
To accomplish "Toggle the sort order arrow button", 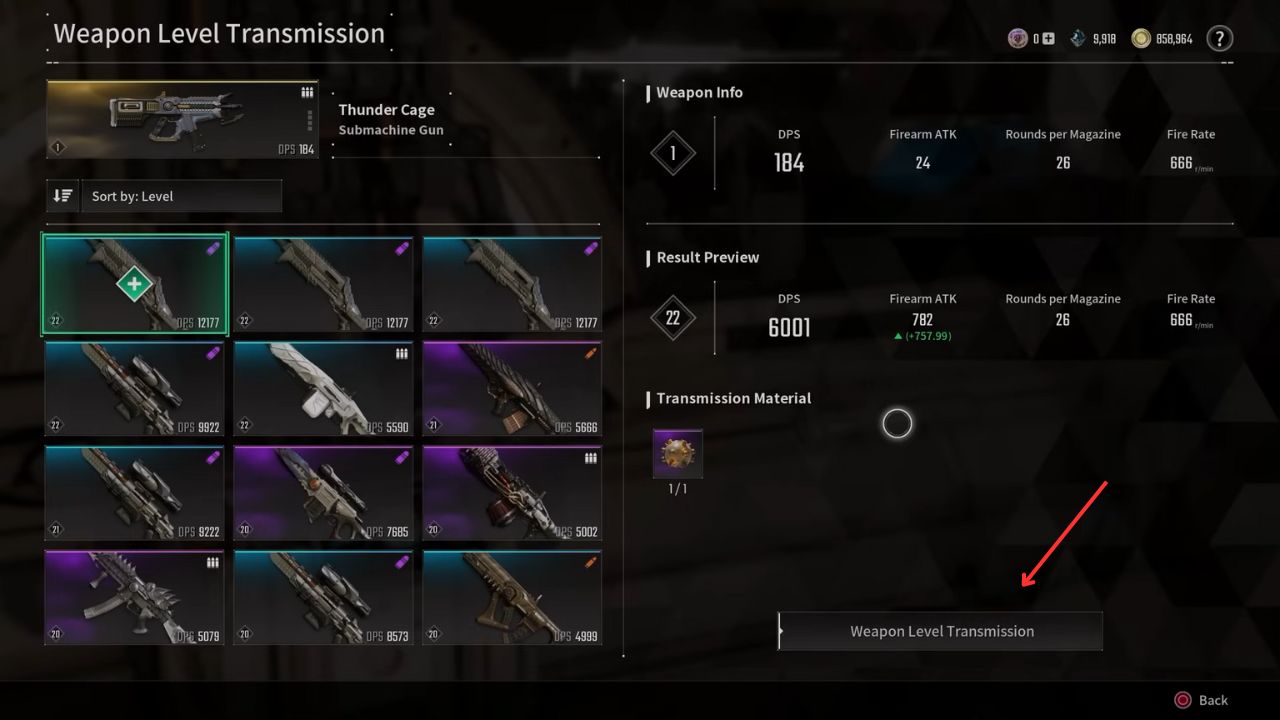I will (62, 196).
